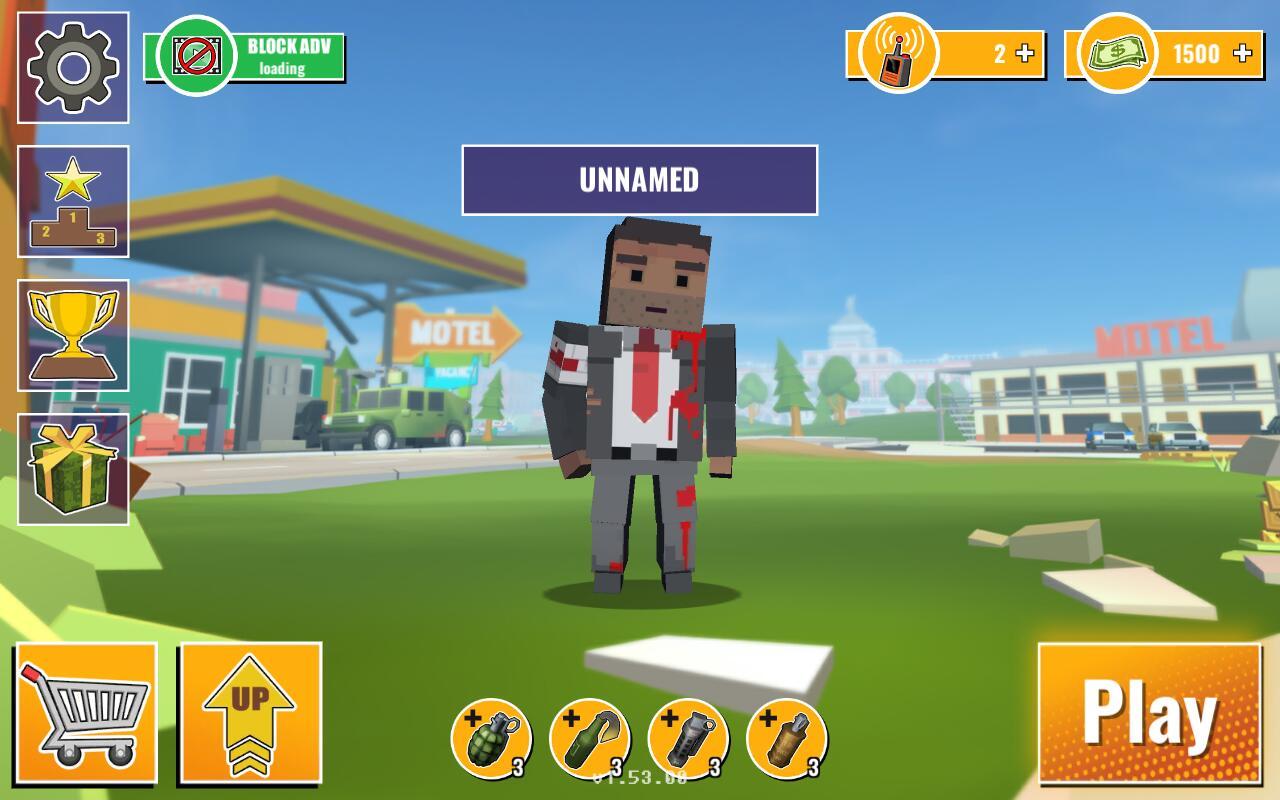Open the green gift box reward
This screenshot has height=800, width=1280.
tap(73, 470)
